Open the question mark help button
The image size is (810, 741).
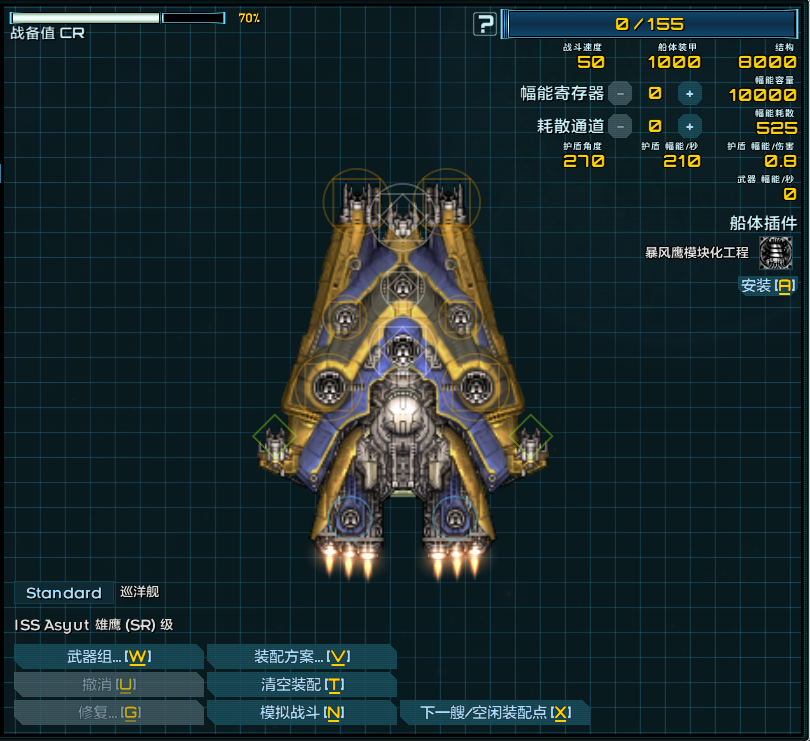coord(485,24)
